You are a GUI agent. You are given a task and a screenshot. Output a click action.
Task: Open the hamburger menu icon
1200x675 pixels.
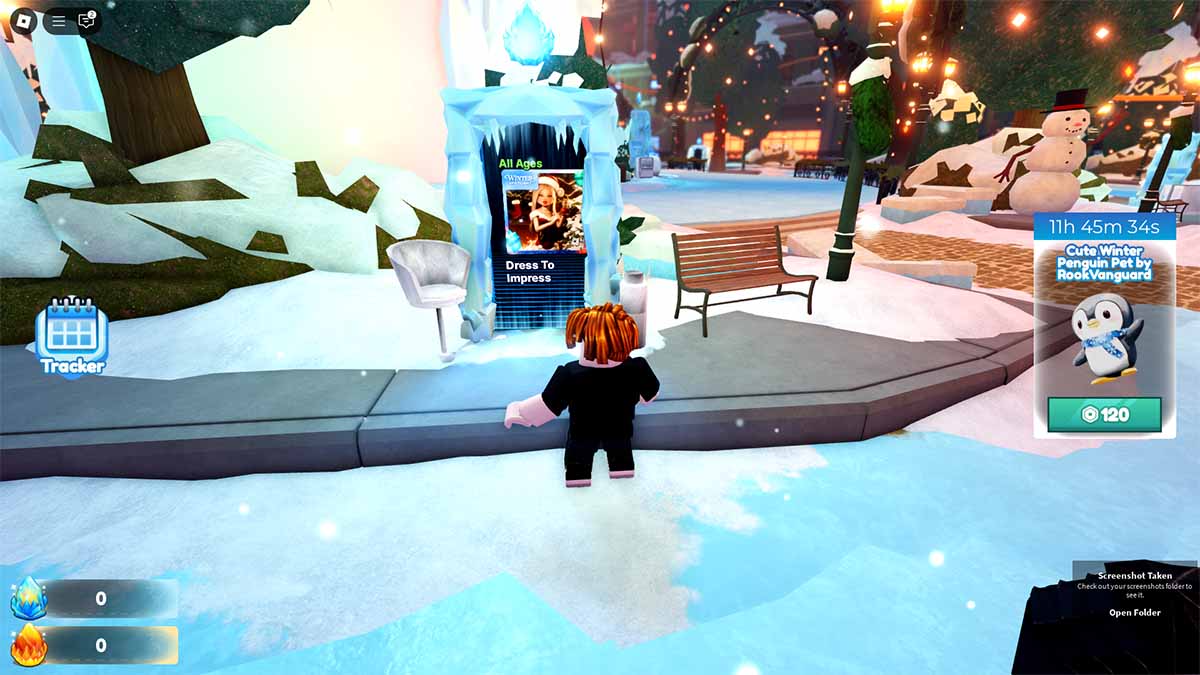pyautogui.click(x=59, y=21)
